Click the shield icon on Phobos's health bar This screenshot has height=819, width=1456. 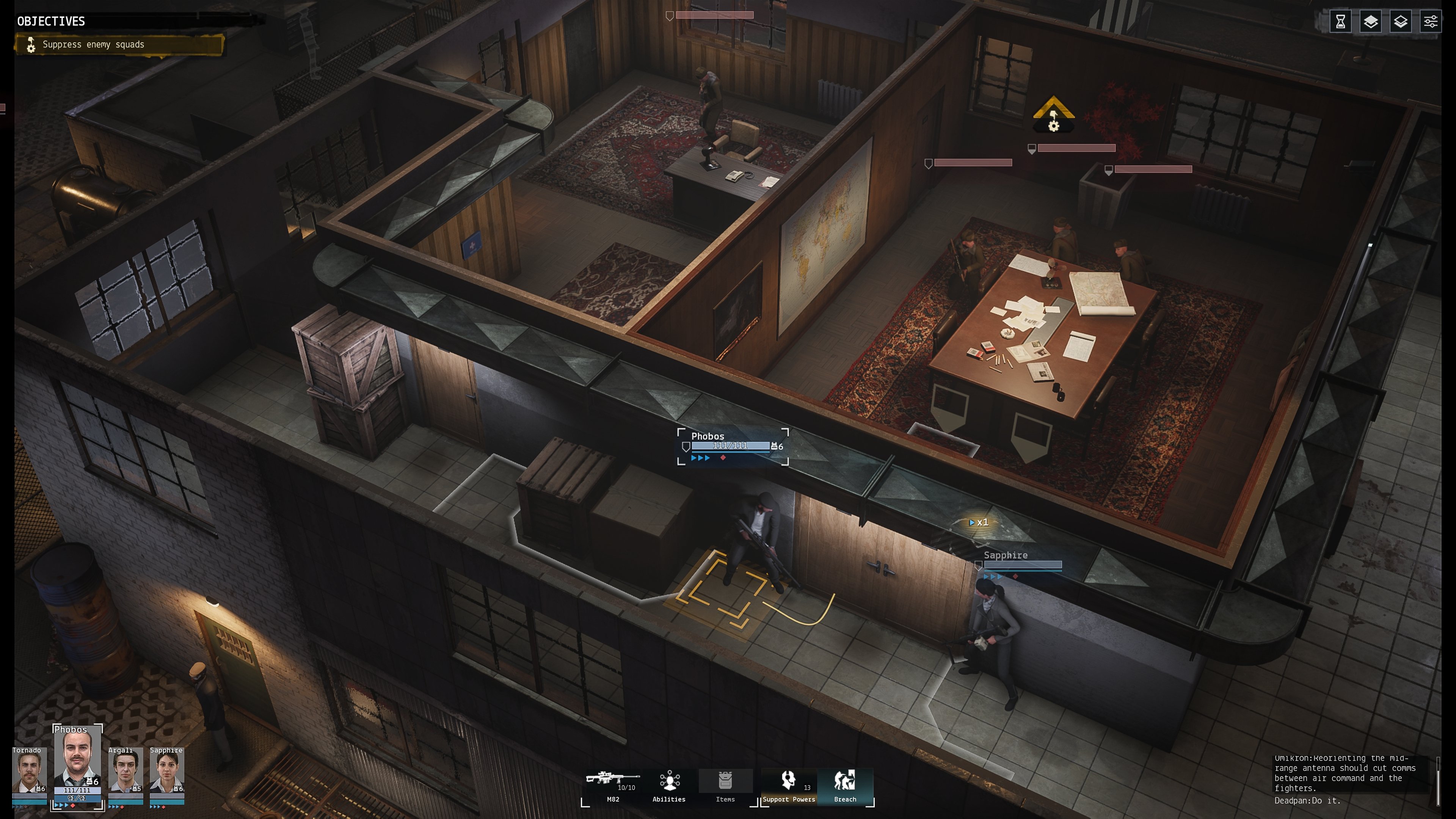(x=686, y=446)
